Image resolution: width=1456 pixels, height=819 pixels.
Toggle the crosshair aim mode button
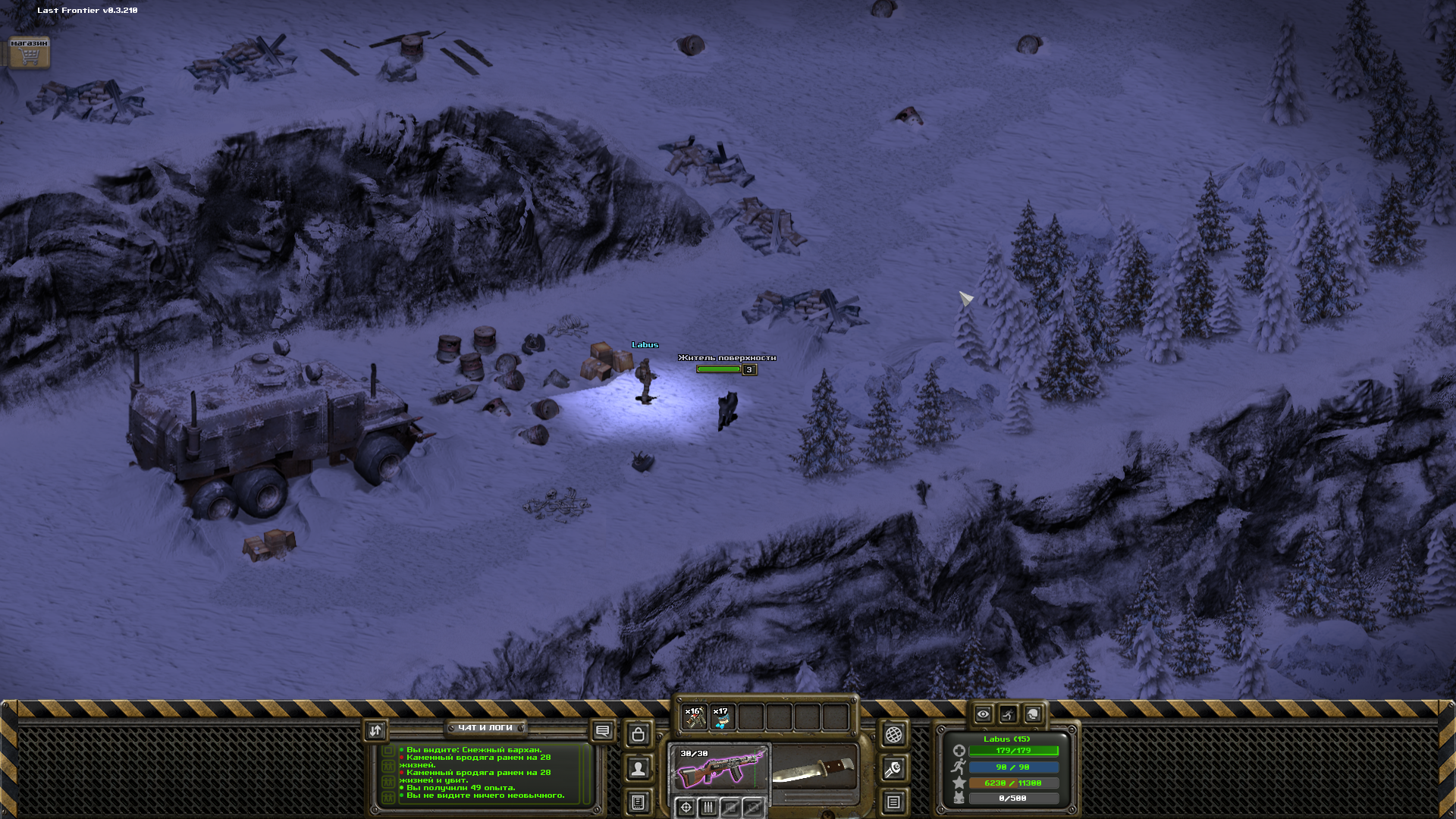(x=686, y=807)
